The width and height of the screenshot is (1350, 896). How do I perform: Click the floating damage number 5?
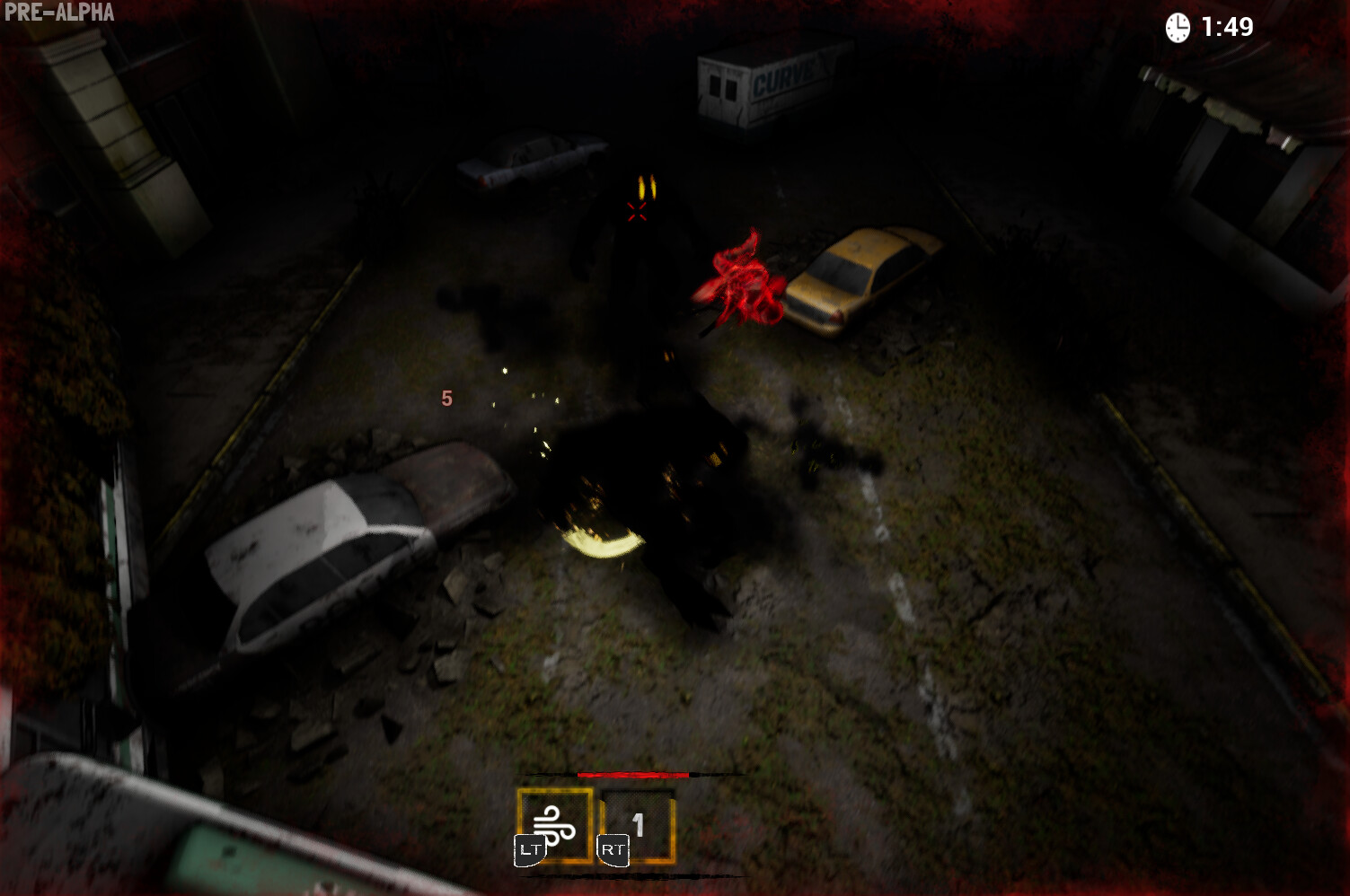[x=446, y=398]
